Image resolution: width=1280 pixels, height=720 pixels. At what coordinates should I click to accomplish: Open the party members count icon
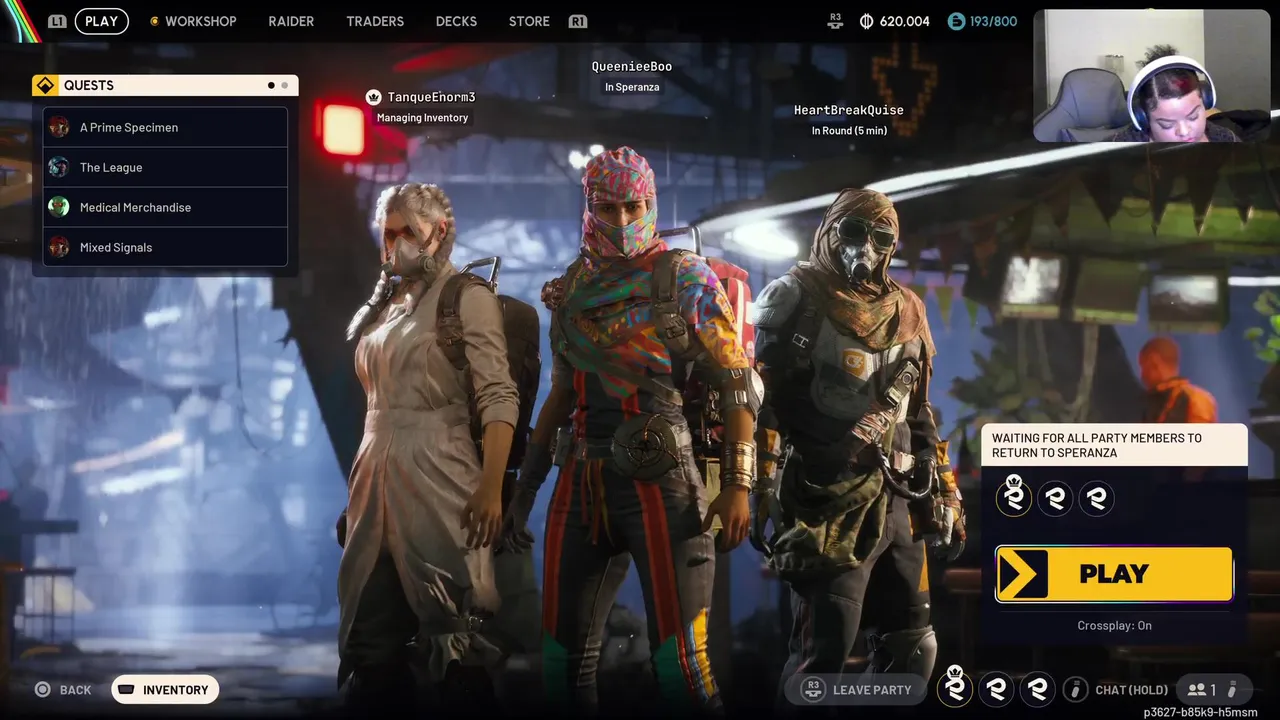[x=1202, y=690]
